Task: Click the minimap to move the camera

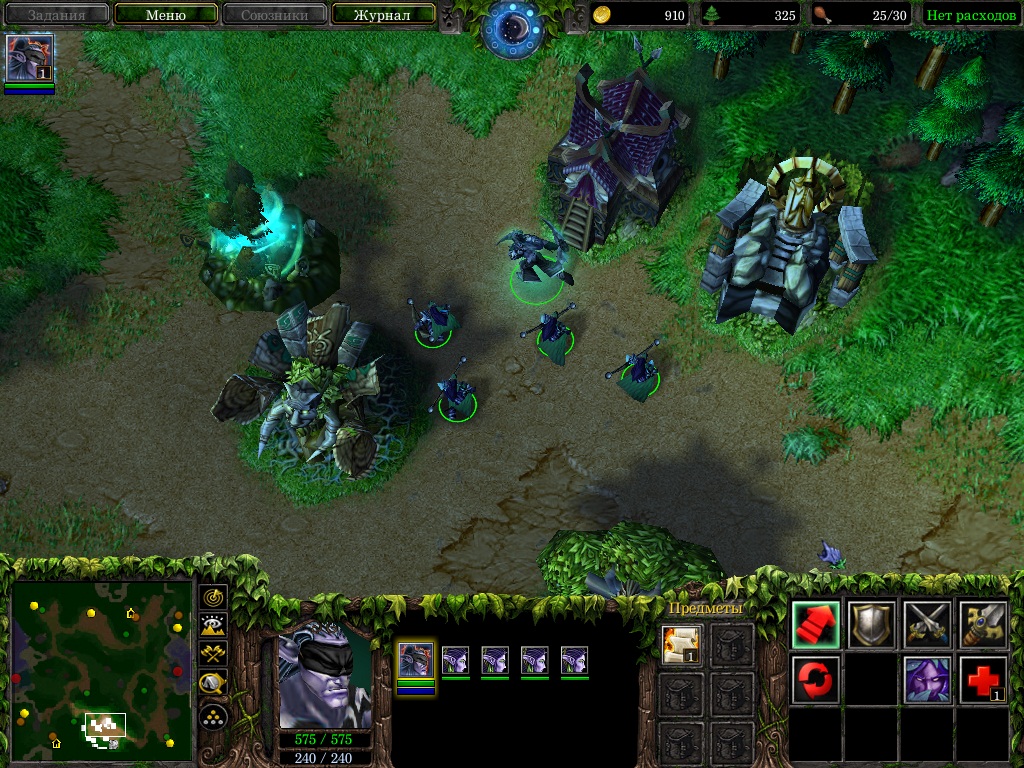Action: (100, 665)
